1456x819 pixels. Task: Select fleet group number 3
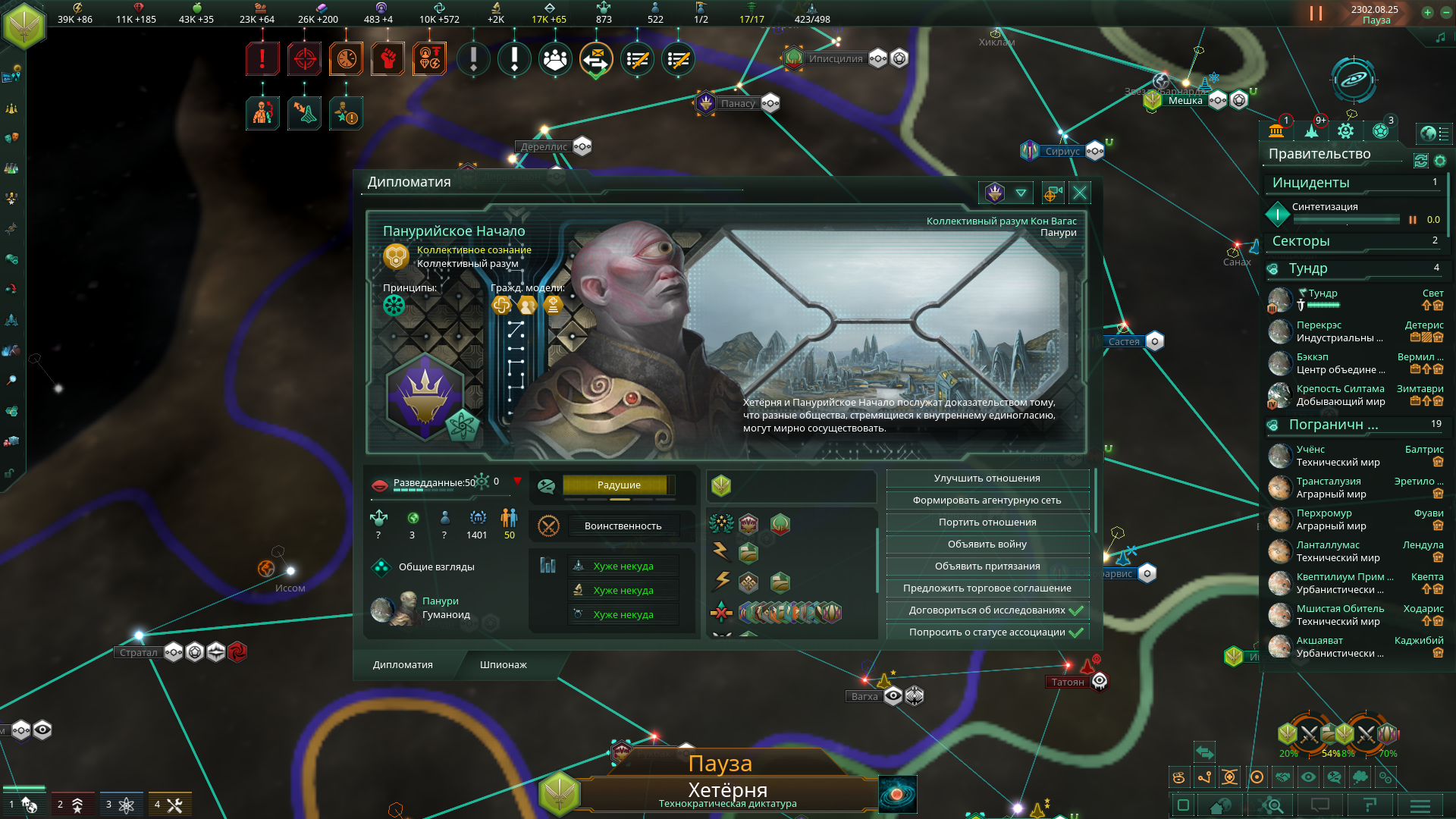click(120, 805)
